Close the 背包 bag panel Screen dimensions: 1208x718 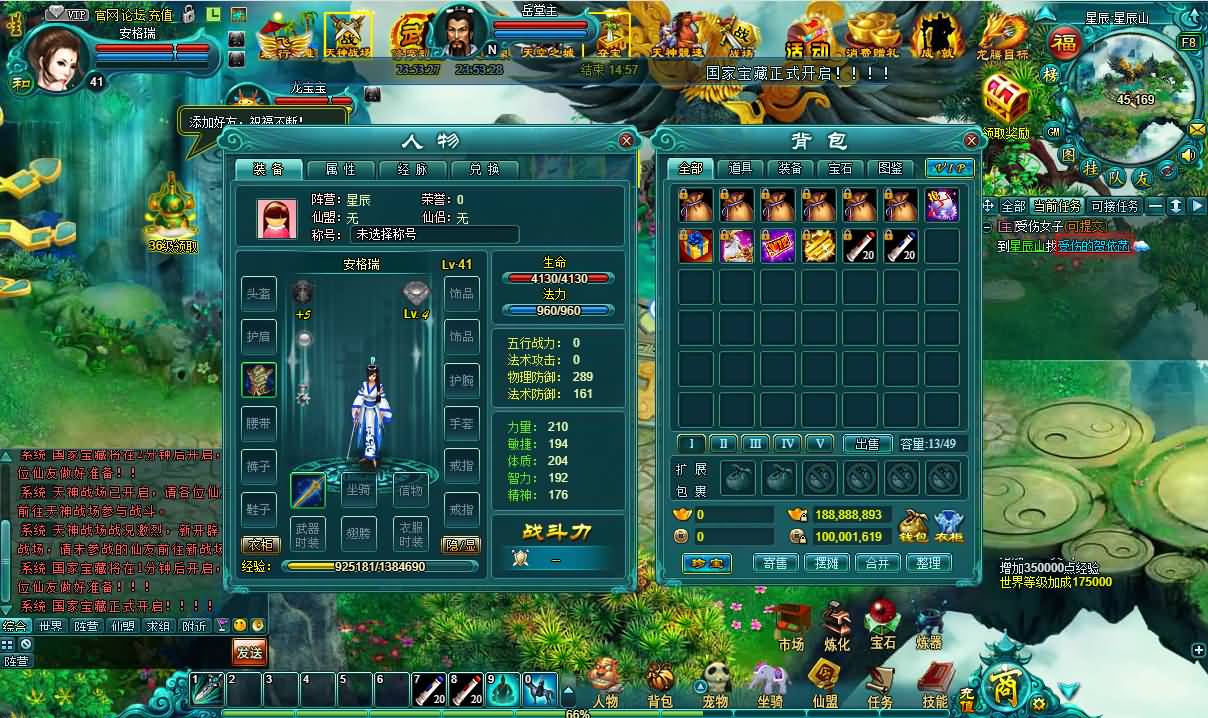click(970, 141)
